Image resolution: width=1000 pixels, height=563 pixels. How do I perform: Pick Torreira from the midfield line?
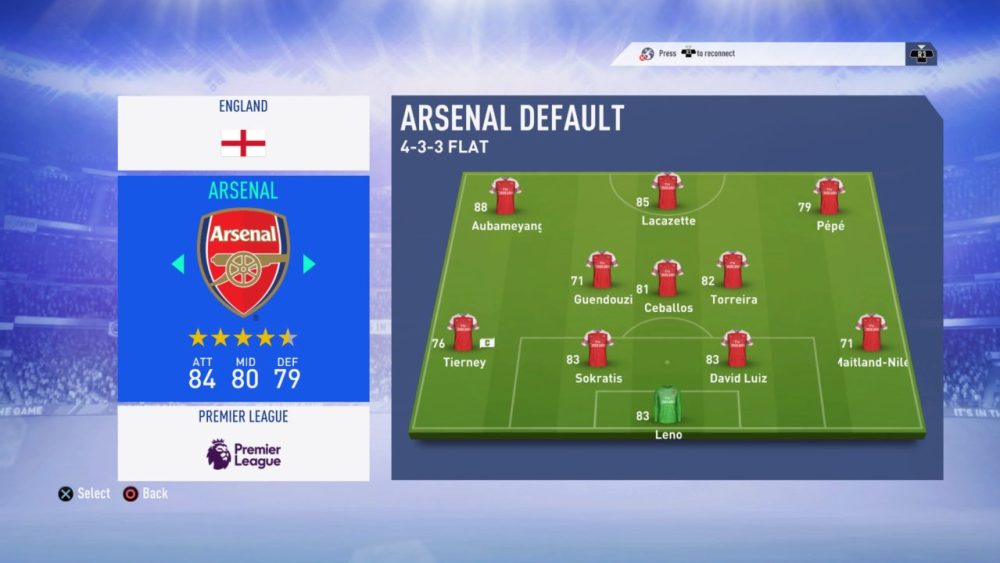(733, 271)
